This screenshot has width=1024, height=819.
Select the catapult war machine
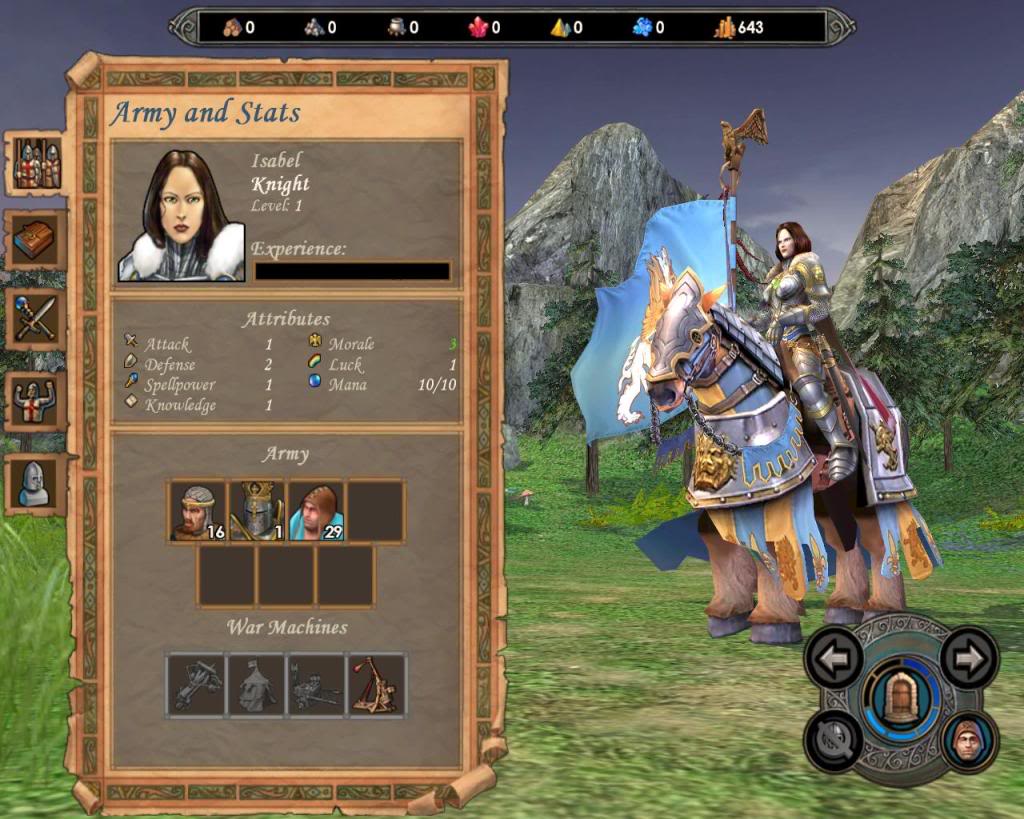coord(376,685)
